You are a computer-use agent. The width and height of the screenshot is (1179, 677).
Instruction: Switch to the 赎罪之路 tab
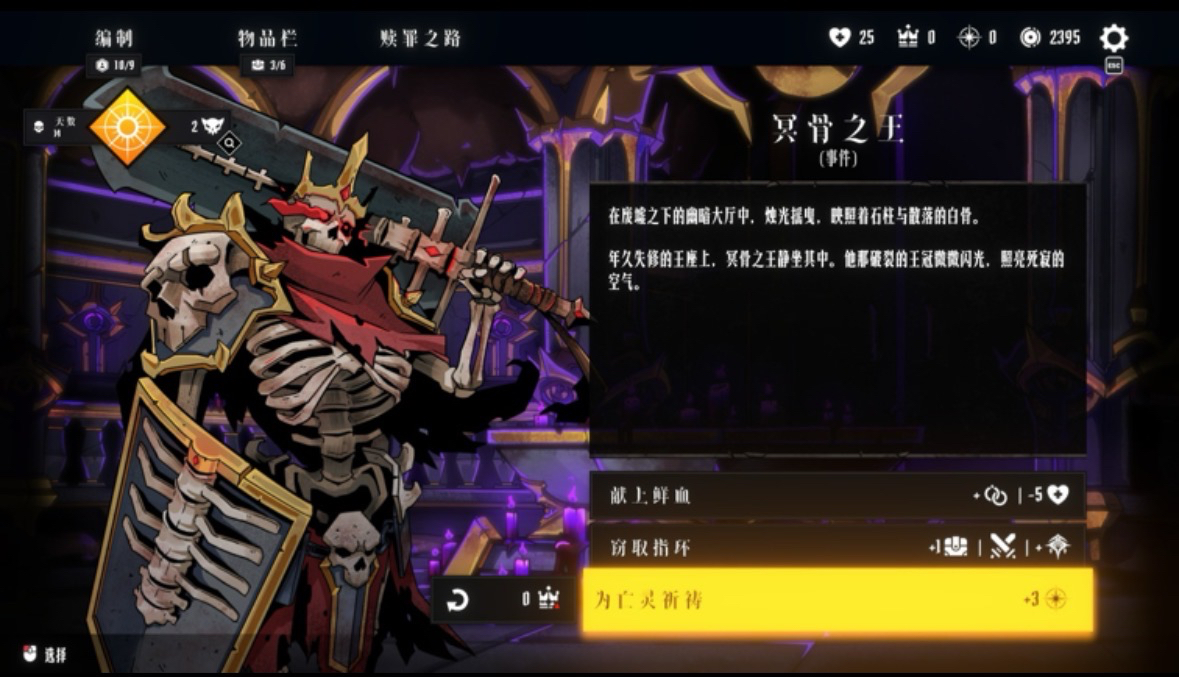tap(420, 39)
